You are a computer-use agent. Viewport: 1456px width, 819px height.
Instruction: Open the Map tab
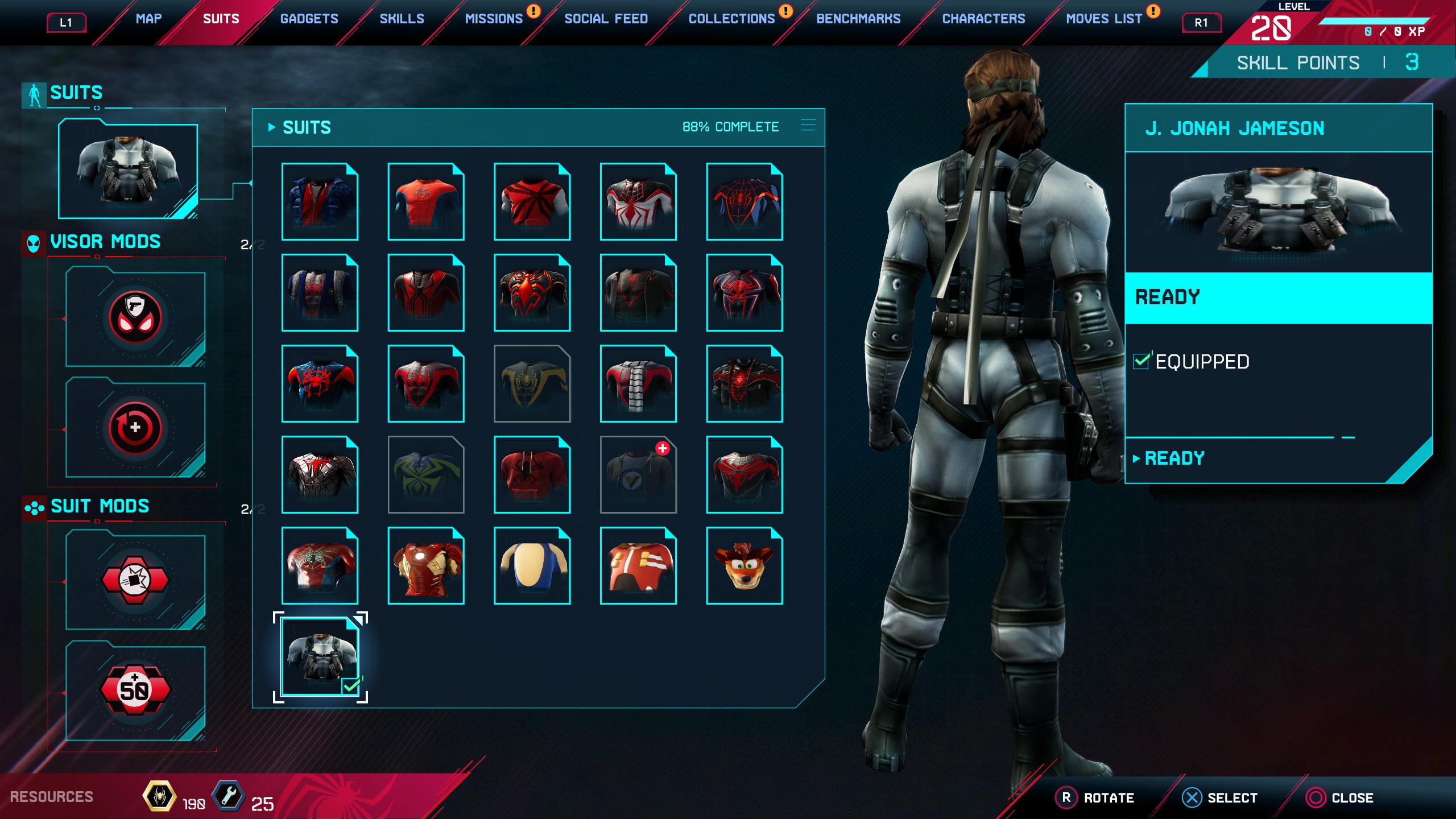pos(148,19)
